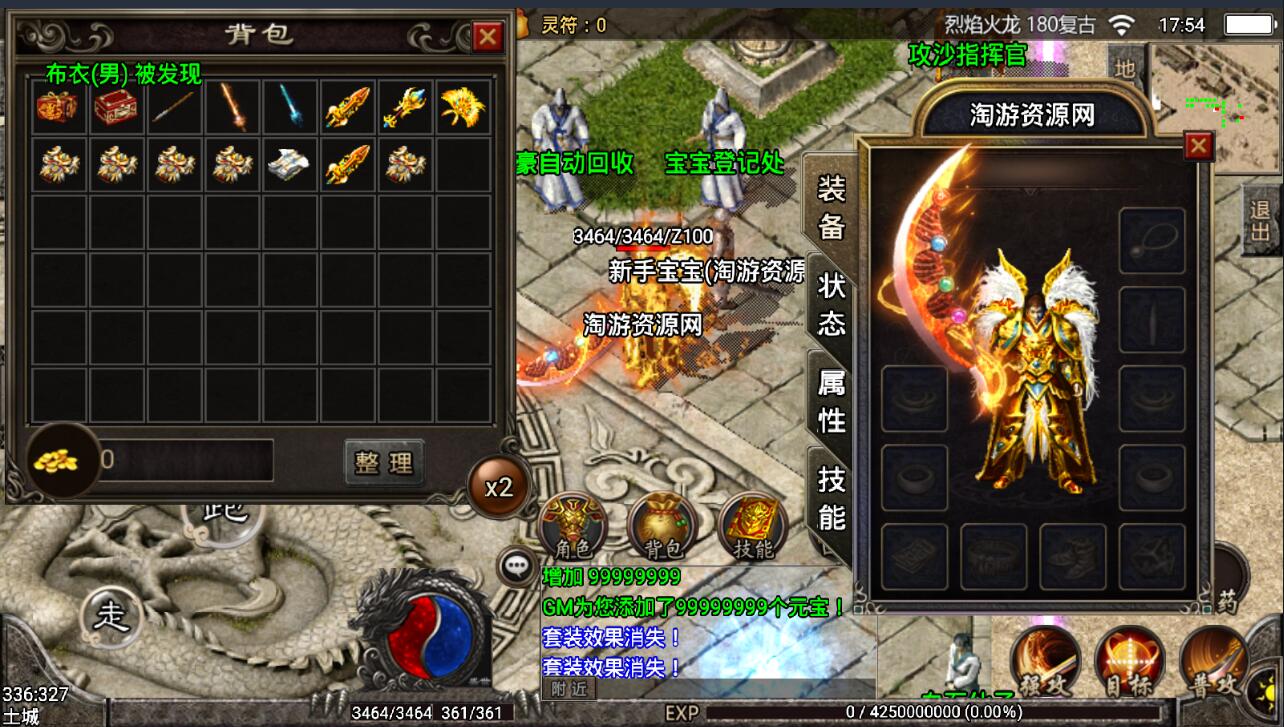The height and width of the screenshot is (727, 1284).
Task: Pick the blue glowing sword slot
Action: [x=290, y=106]
